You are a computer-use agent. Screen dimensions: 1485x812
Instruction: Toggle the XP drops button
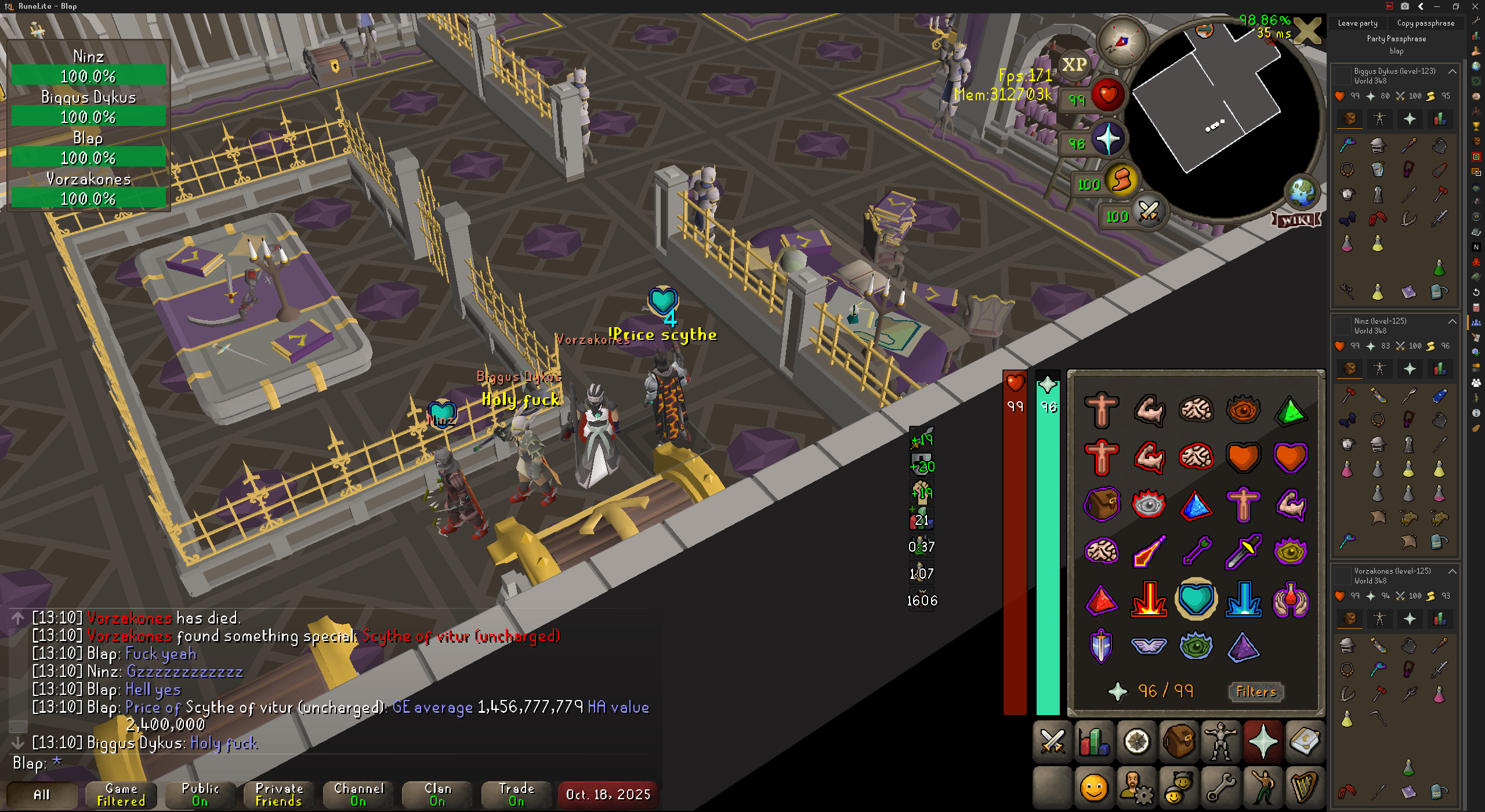point(1074,64)
